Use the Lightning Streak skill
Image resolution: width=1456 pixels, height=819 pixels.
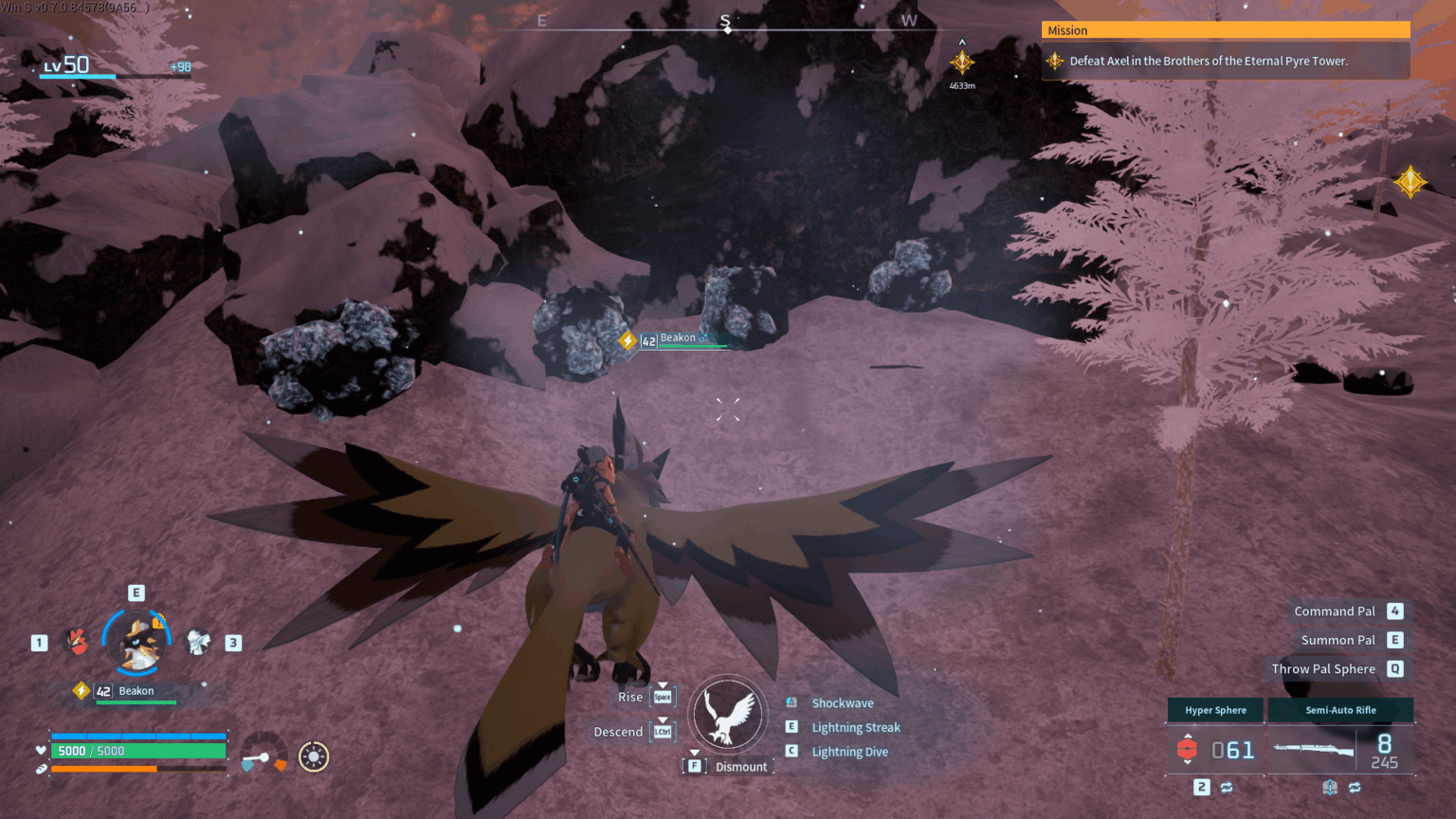855,727
